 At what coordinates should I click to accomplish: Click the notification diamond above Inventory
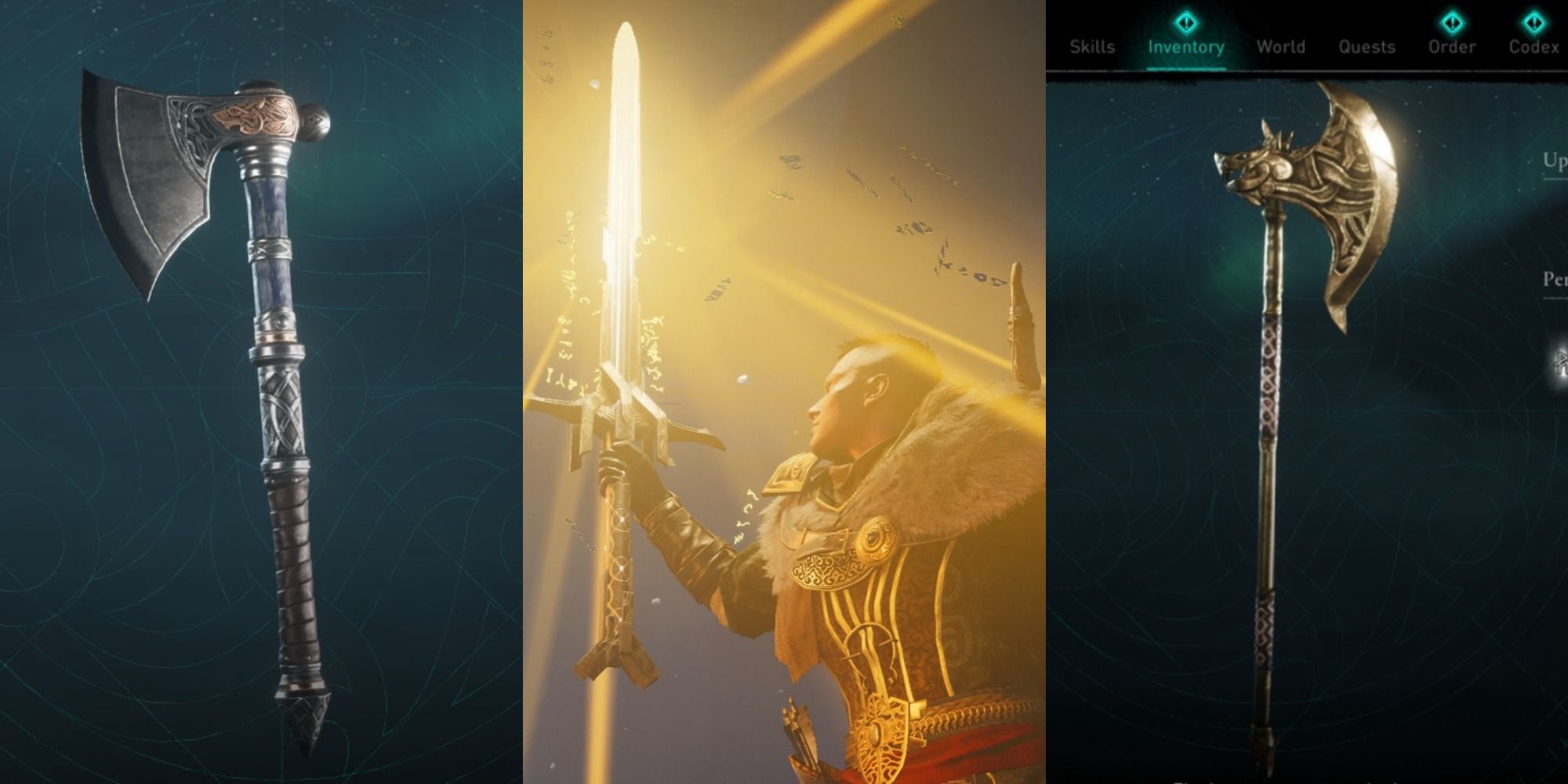(1185, 22)
